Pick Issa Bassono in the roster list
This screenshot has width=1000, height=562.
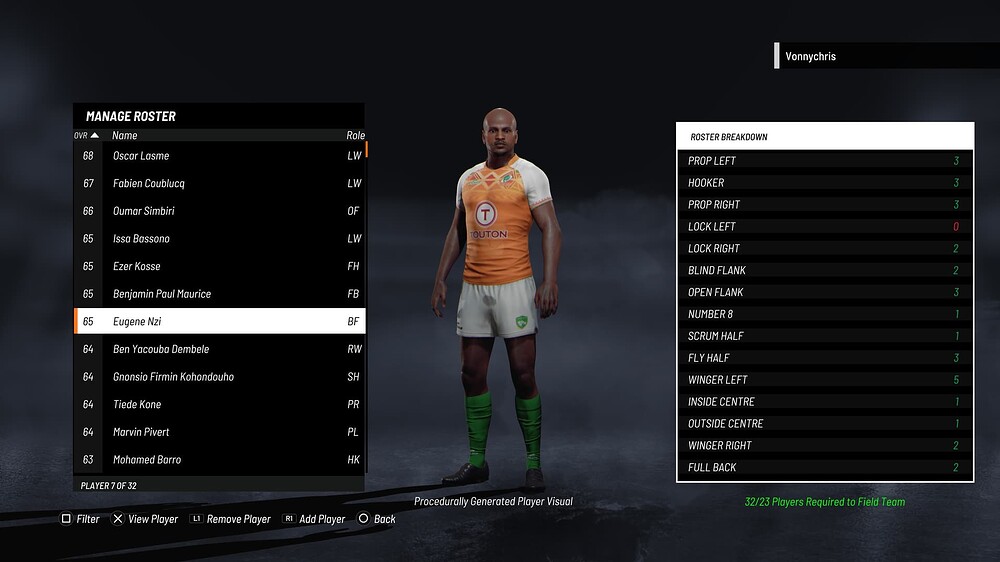click(219, 239)
